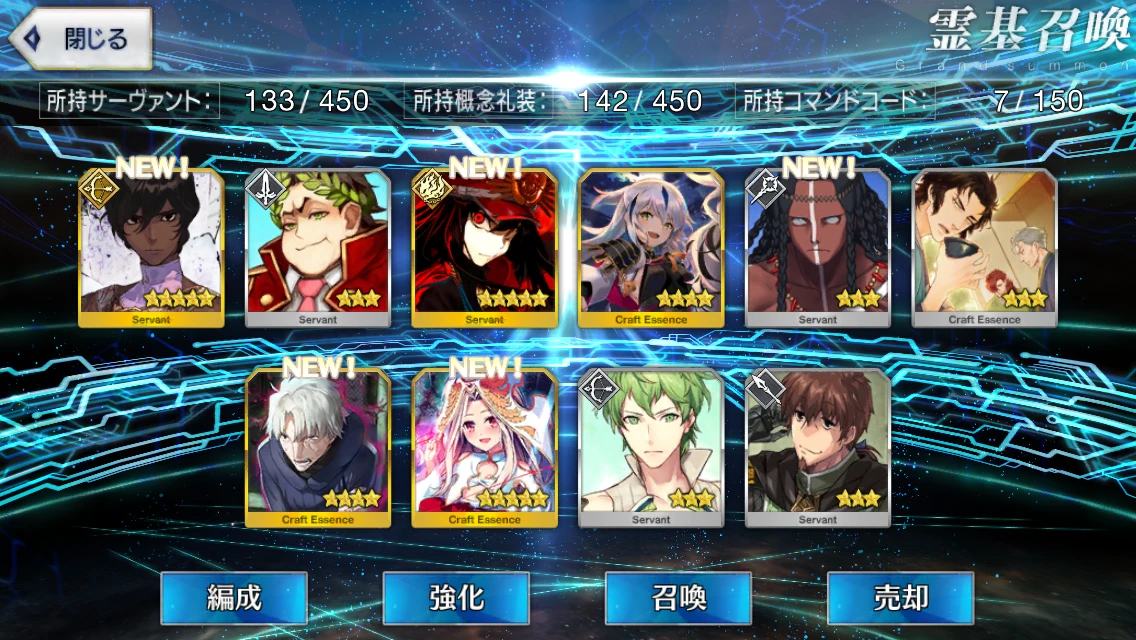Viewport: 1136px width, 640px height.
Task: Close the summon results with 閉じる
Action: pyautogui.click(x=81, y=40)
